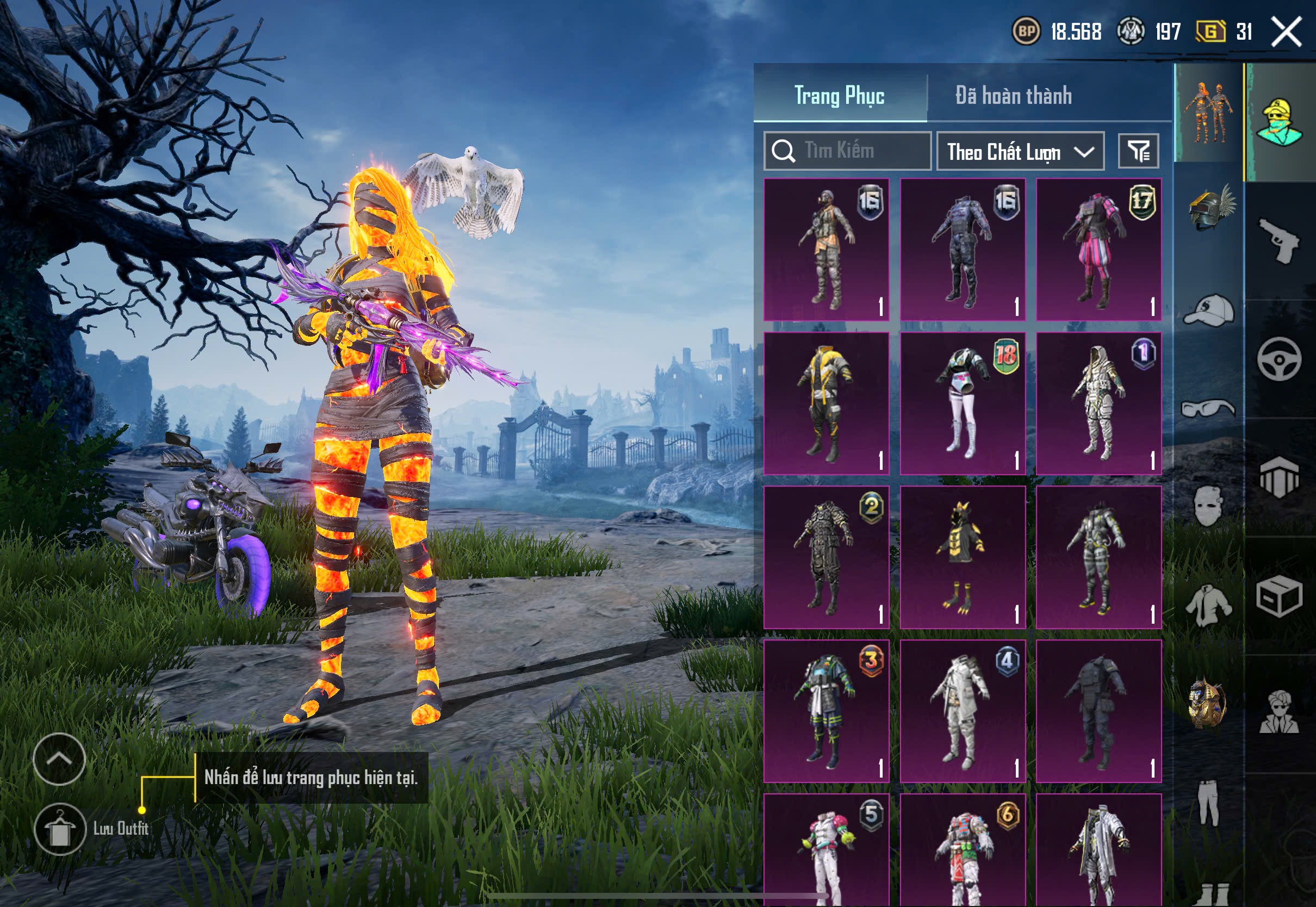Image resolution: width=1316 pixels, height=907 pixels.
Task: Switch to the pistol weapons section
Action: (1279, 240)
